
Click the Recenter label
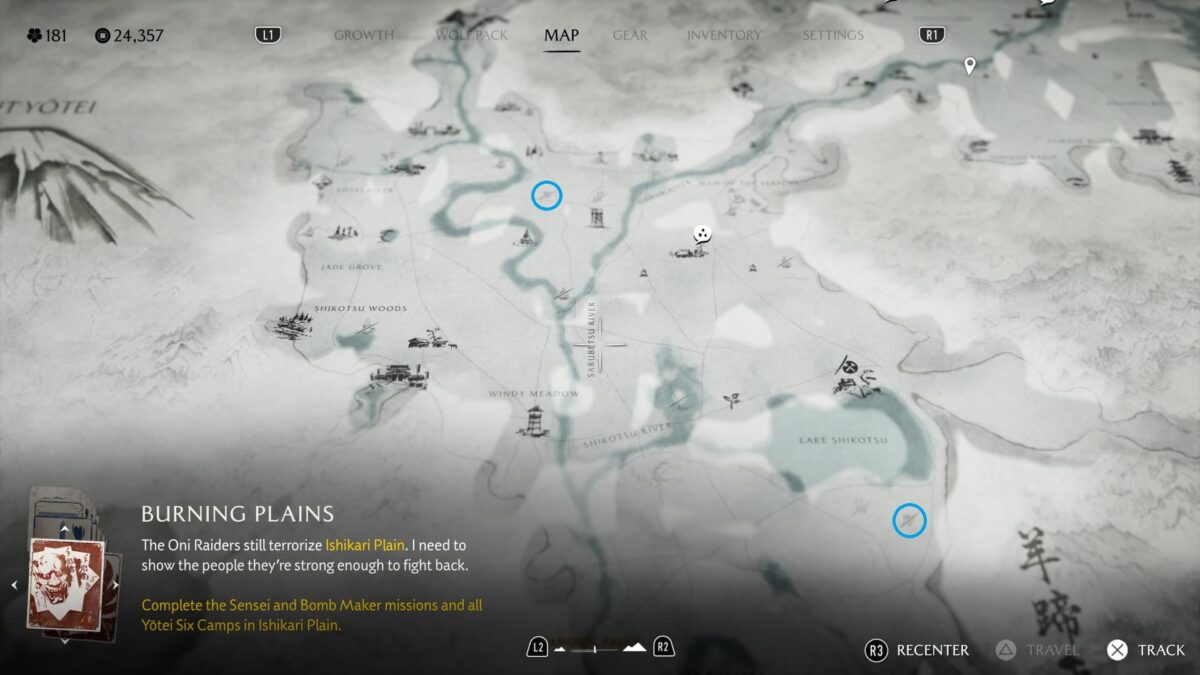(x=932, y=650)
